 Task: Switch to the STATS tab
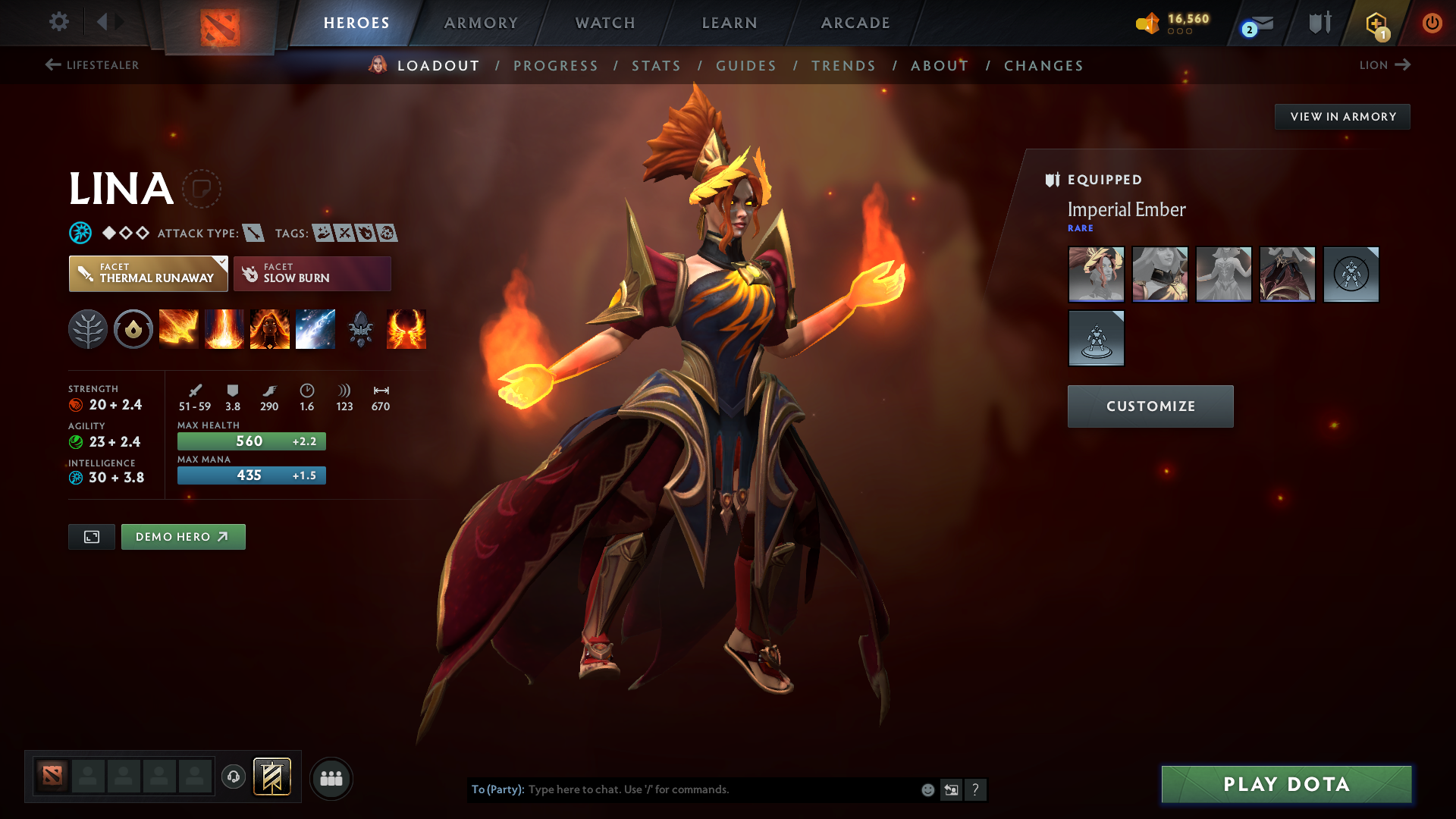[657, 66]
